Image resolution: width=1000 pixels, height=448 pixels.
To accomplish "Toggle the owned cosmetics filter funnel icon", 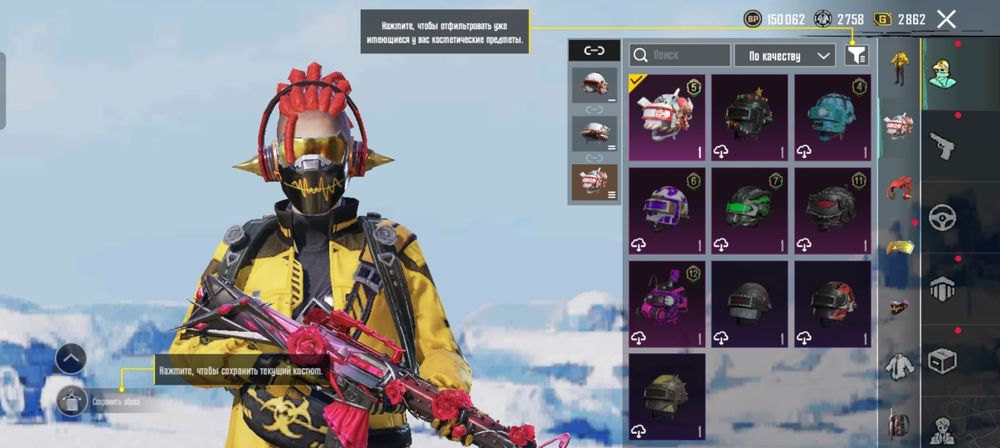I will click(x=856, y=55).
